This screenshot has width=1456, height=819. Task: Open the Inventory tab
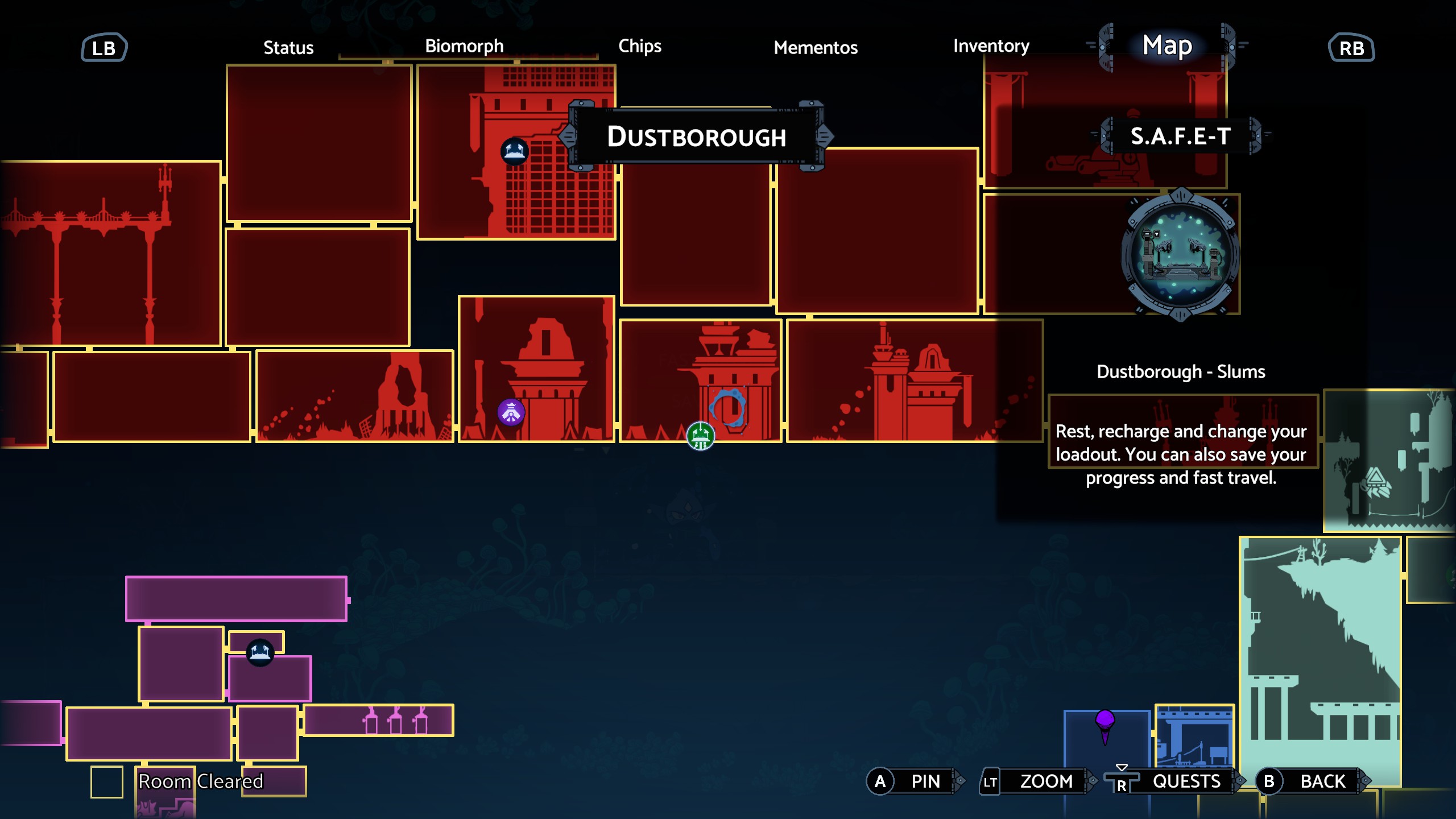[991, 47]
